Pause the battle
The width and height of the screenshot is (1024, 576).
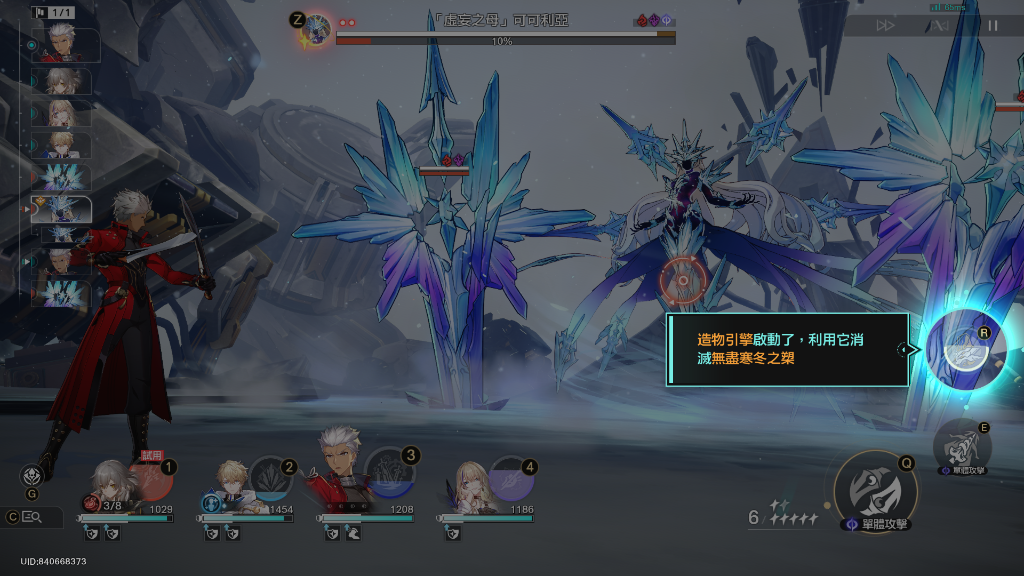coord(993,26)
